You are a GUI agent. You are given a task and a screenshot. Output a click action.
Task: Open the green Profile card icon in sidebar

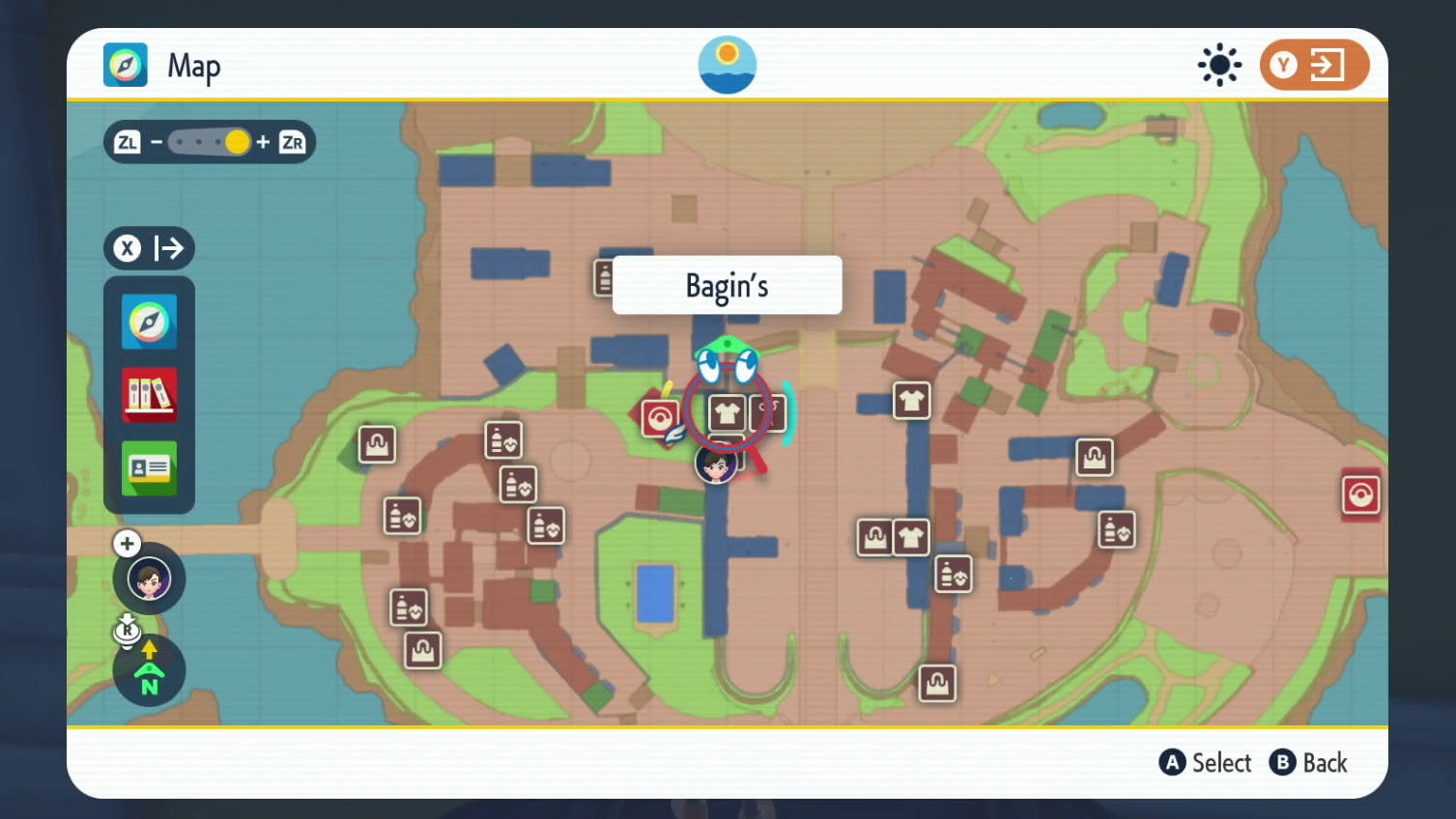tap(149, 469)
